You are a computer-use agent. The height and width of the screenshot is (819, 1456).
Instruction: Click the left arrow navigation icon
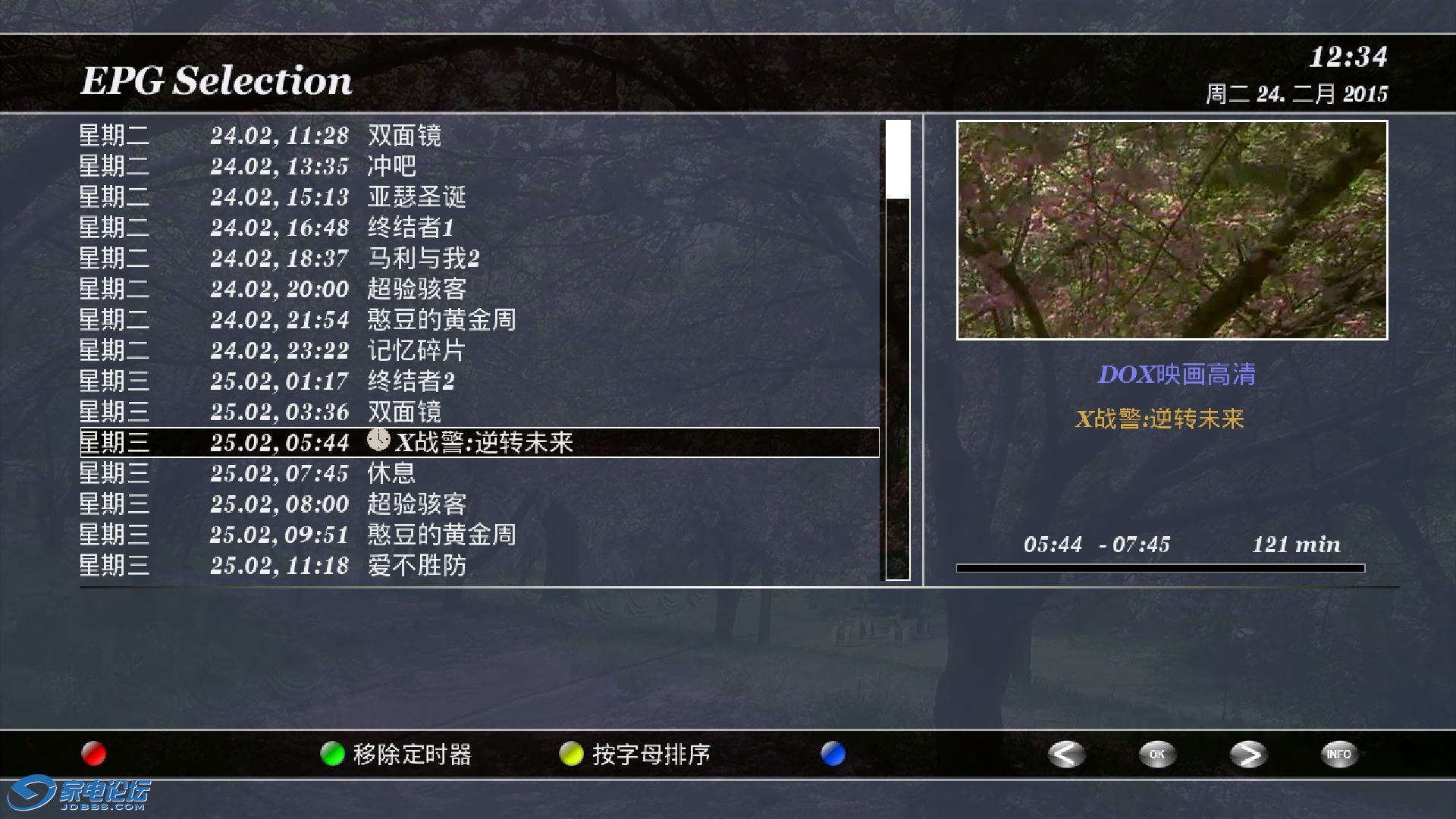click(1065, 755)
